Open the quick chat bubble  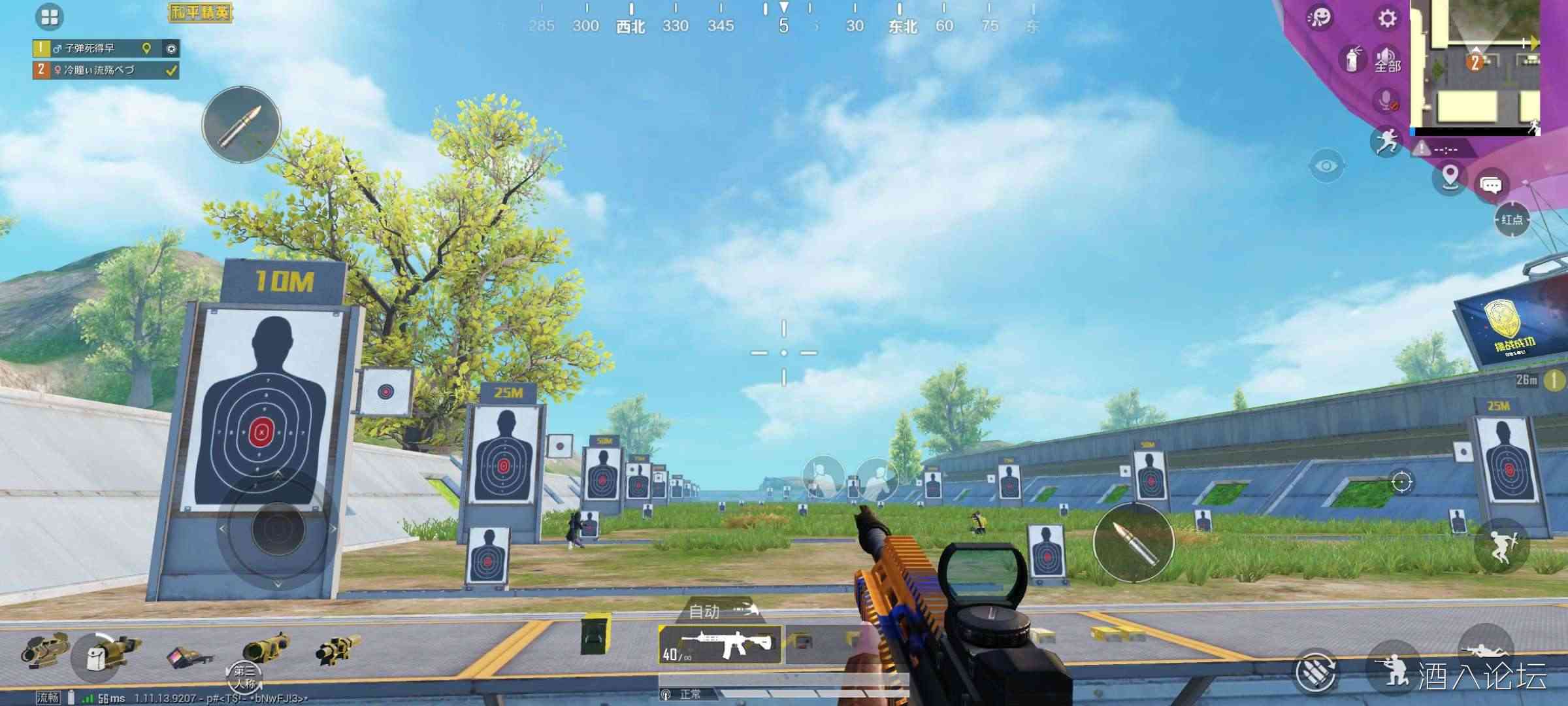(x=1490, y=185)
